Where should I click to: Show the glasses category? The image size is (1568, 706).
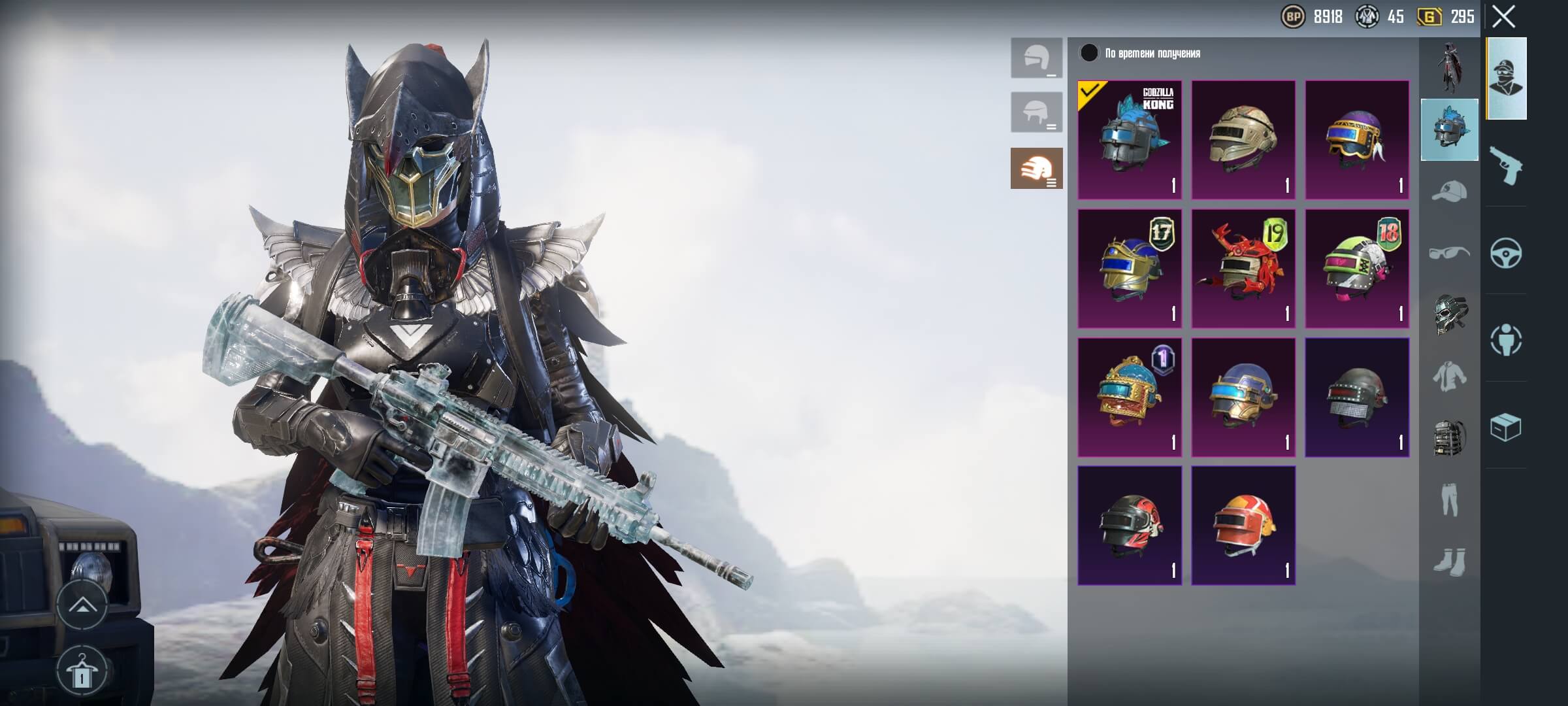click(x=1449, y=253)
